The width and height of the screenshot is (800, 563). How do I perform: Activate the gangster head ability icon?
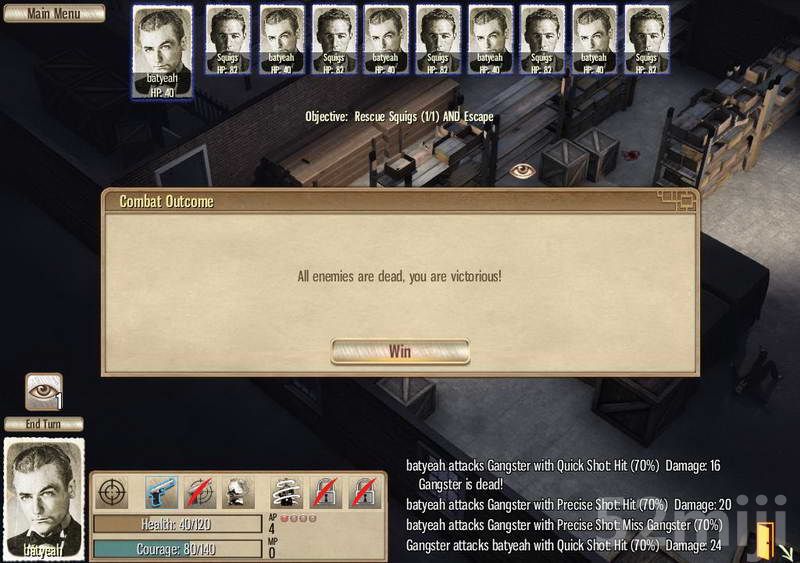coord(238,493)
